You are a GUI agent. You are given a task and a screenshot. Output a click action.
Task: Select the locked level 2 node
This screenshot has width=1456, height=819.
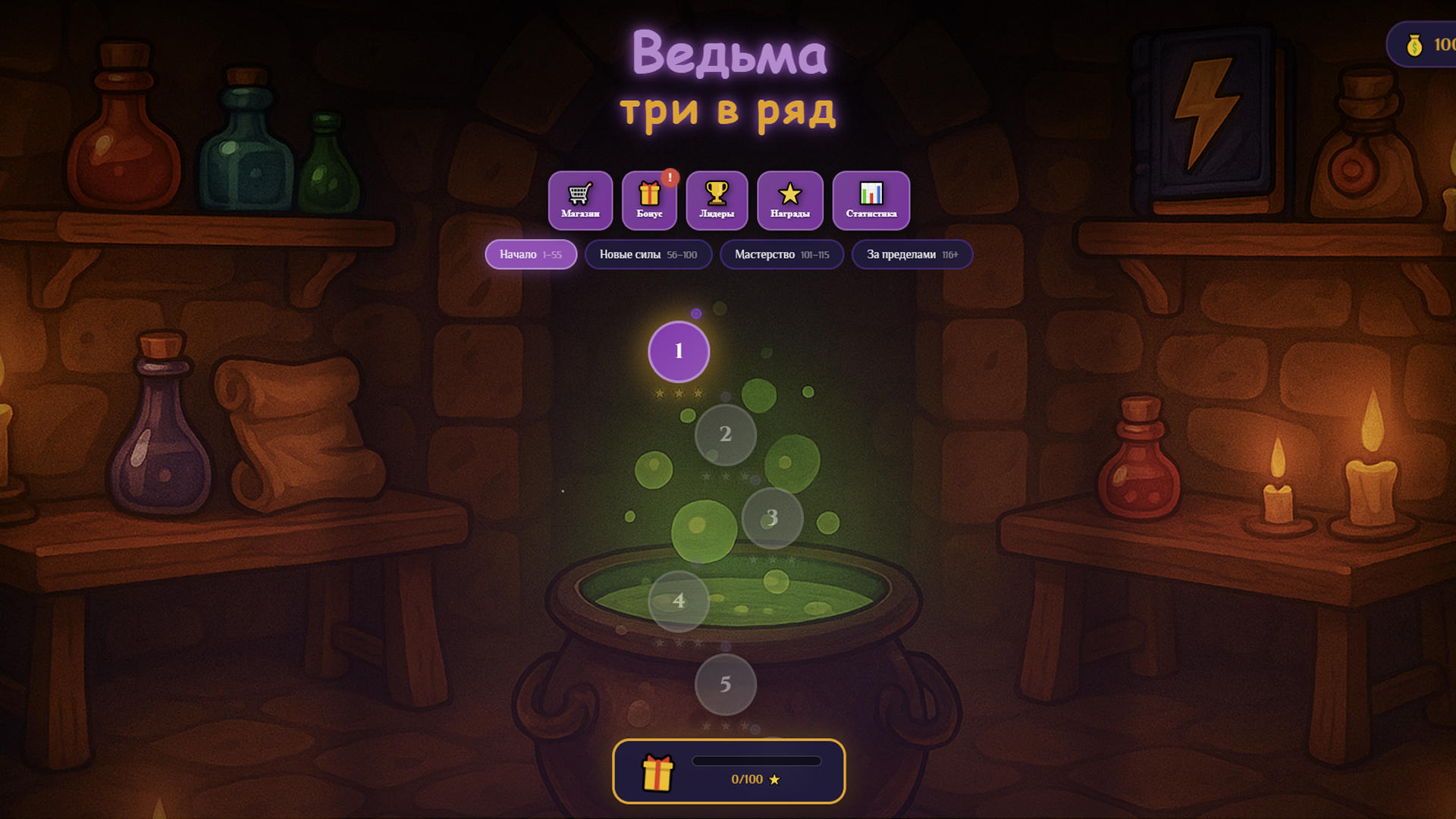(726, 434)
